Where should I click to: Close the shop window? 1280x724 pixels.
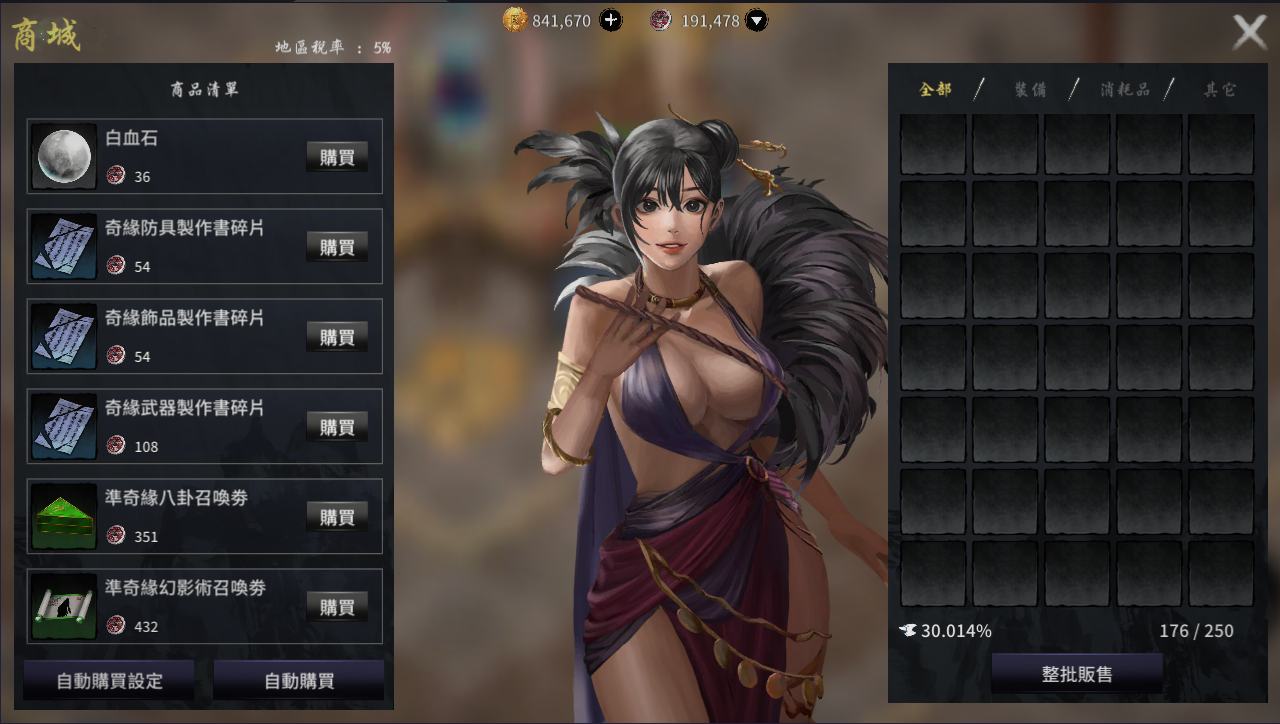[x=1249, y=33]
